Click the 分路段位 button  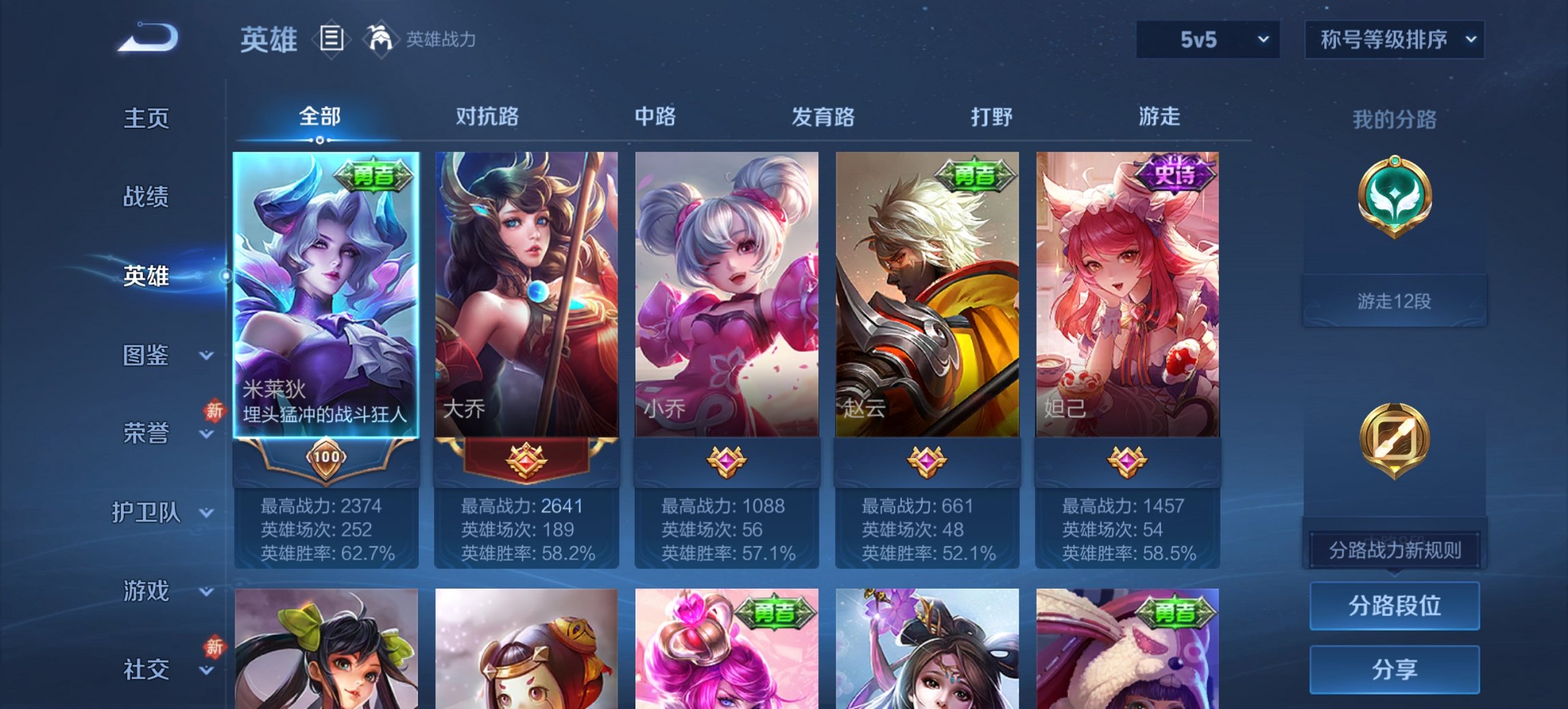coord(1394,606)
